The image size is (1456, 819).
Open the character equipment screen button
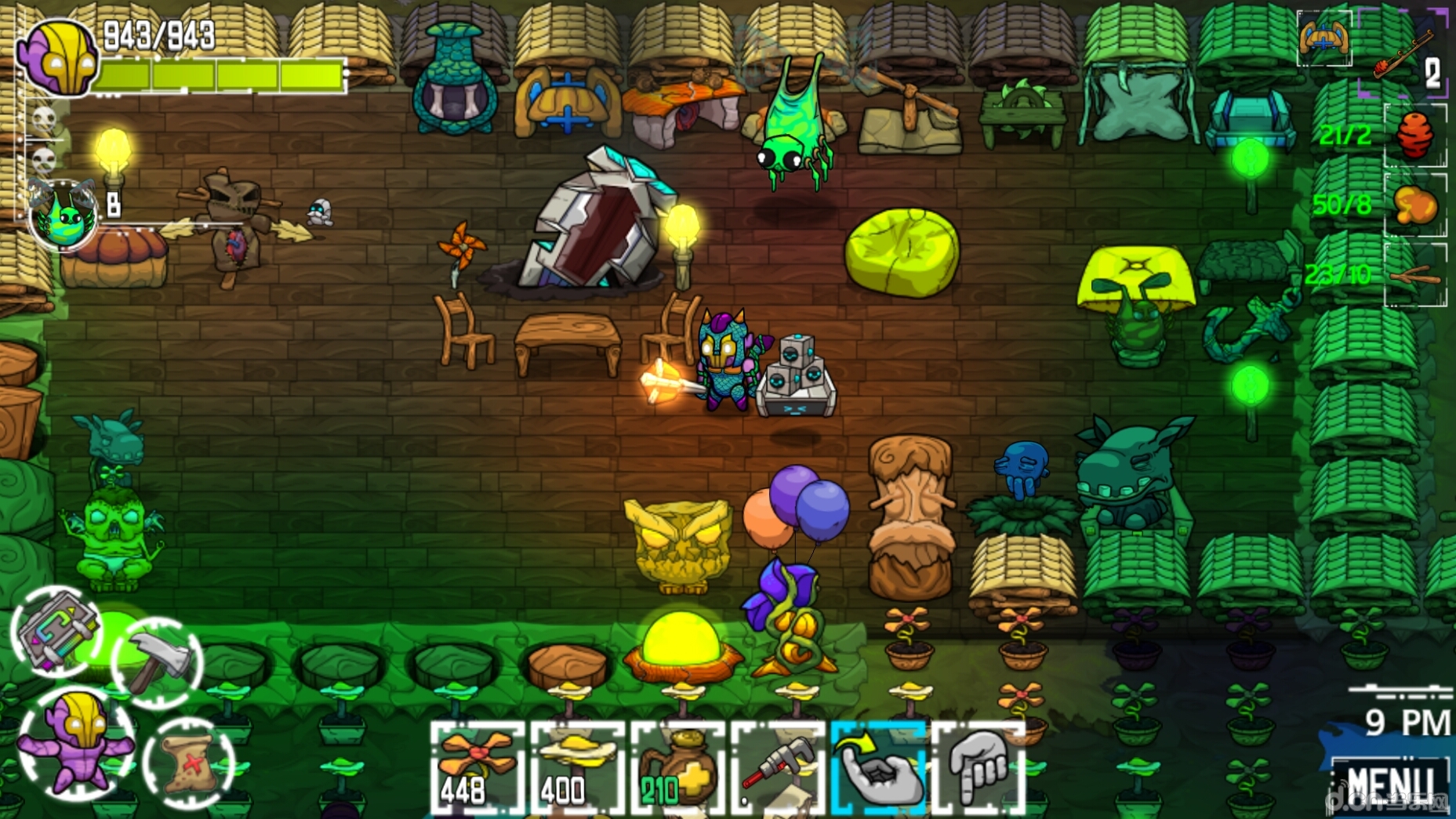[76, 742]
